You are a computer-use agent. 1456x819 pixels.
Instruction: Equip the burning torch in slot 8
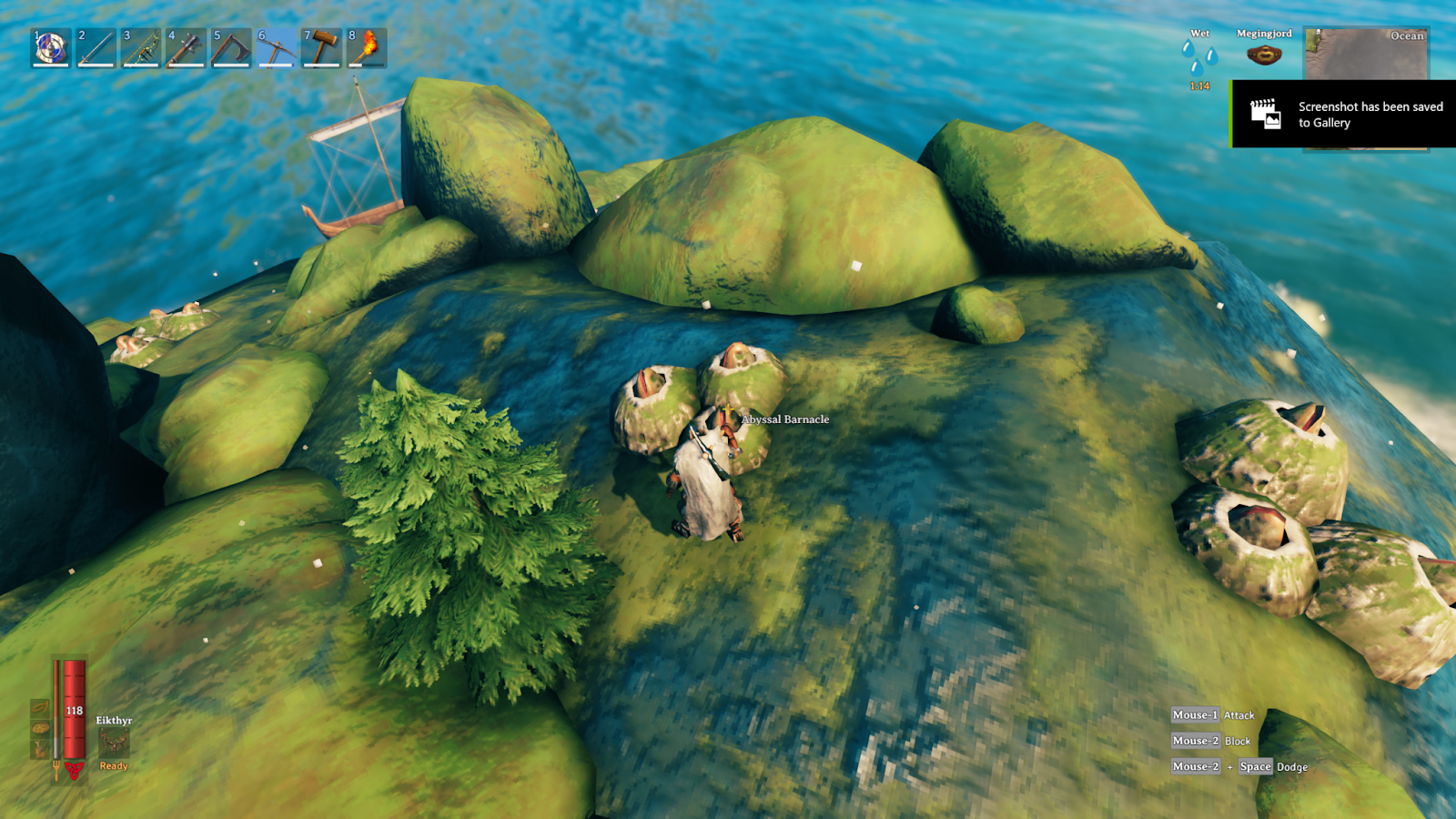[x=366, y=47]
